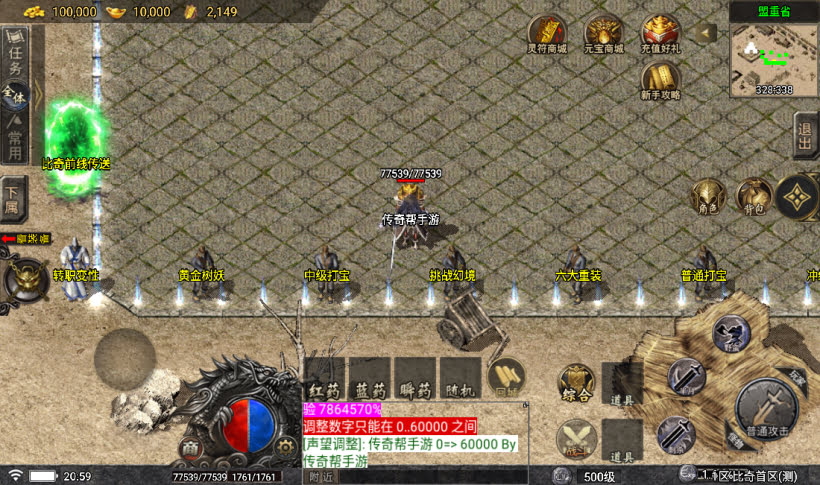Open the 新手攻略 beginner guide scroll
820x485 pixels.
point(660,80)
